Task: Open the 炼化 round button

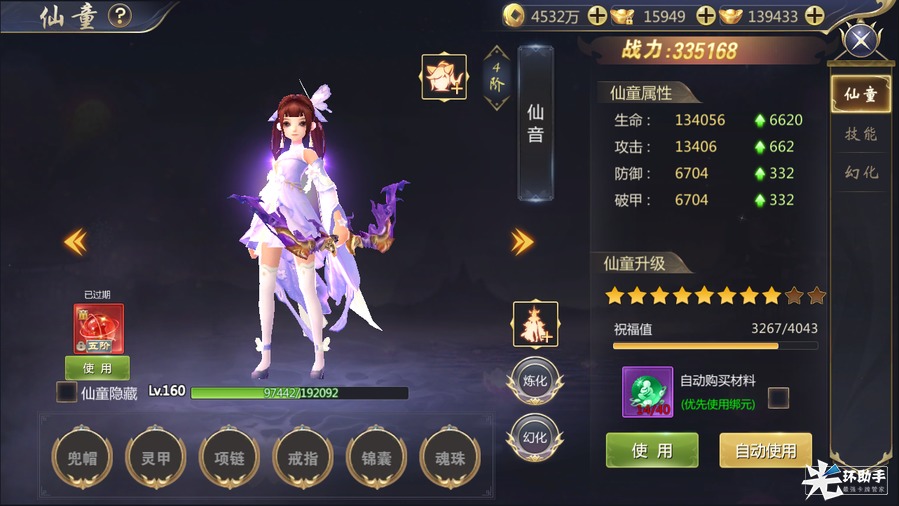Action: click(535, 380)
